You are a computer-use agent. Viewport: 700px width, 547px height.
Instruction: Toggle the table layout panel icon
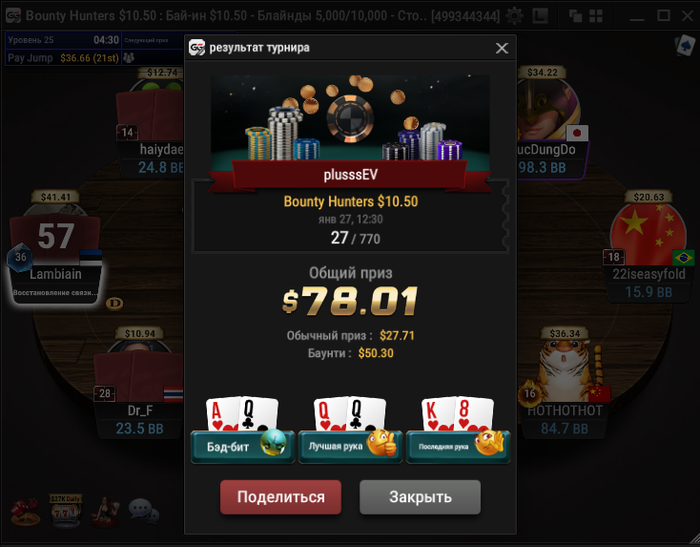click(541, 16)
